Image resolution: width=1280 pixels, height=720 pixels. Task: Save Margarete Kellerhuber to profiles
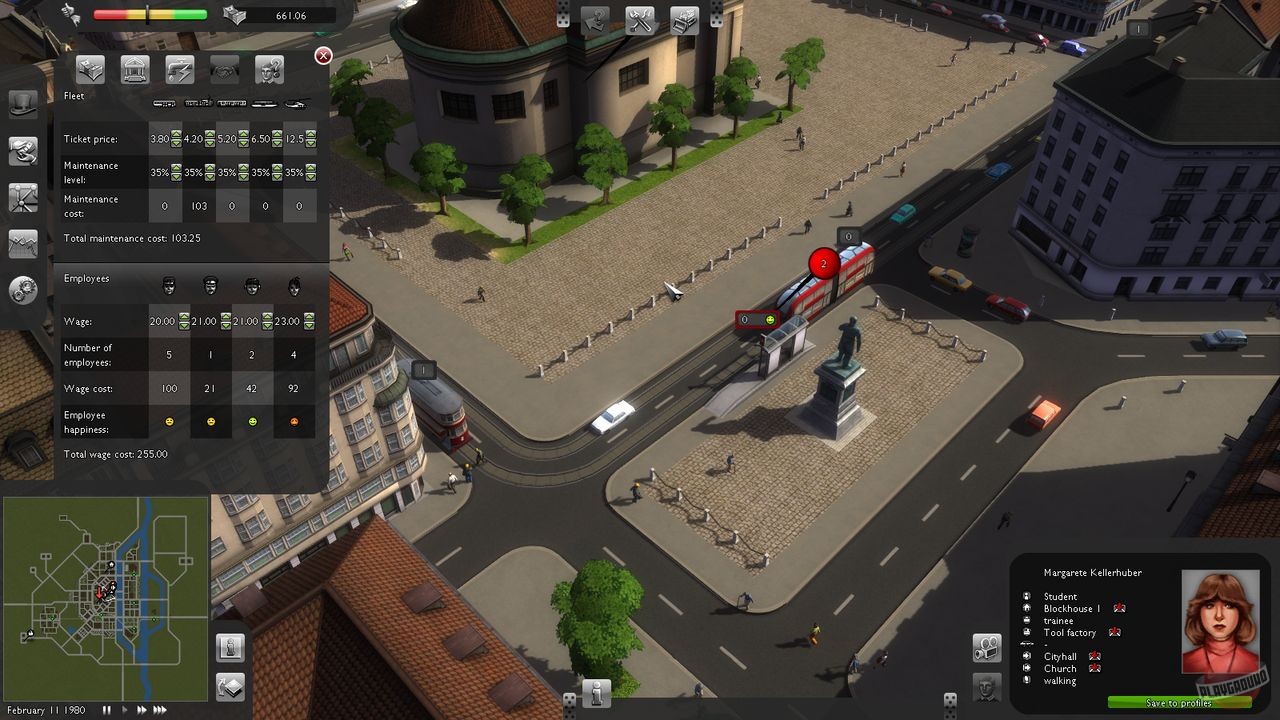(1180, 703)
